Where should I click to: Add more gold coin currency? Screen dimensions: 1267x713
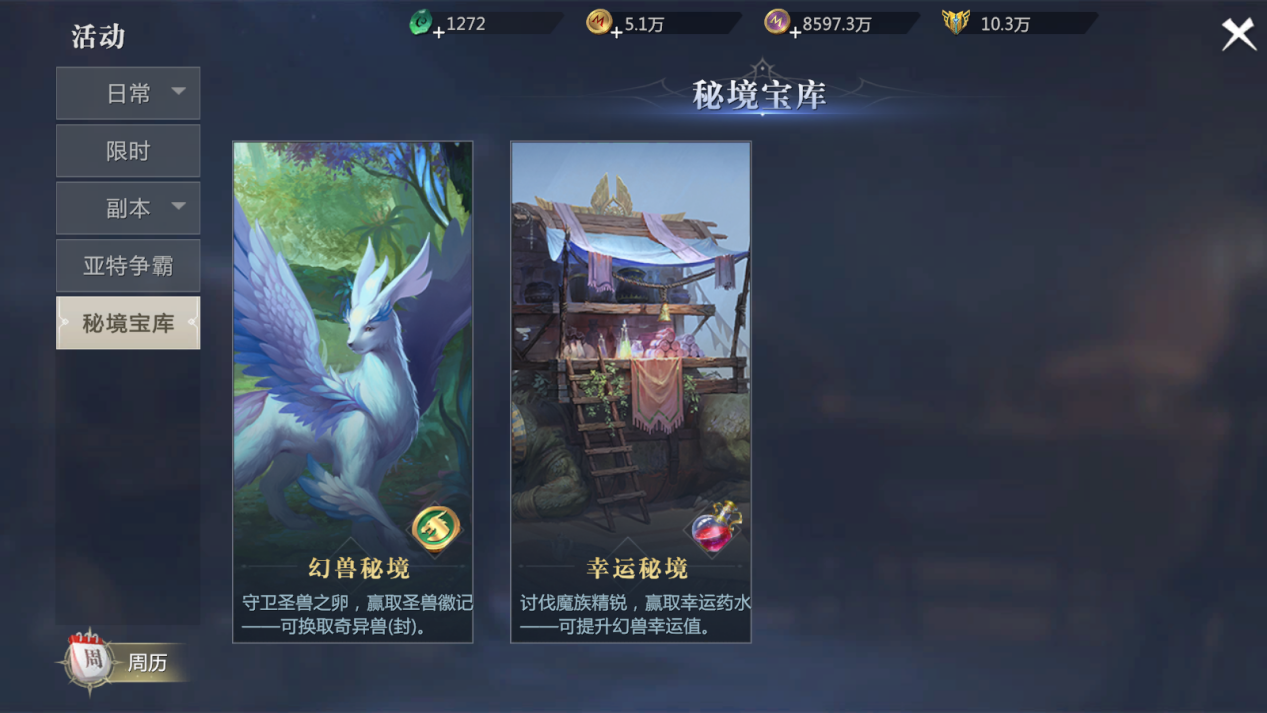click(616, 32)
